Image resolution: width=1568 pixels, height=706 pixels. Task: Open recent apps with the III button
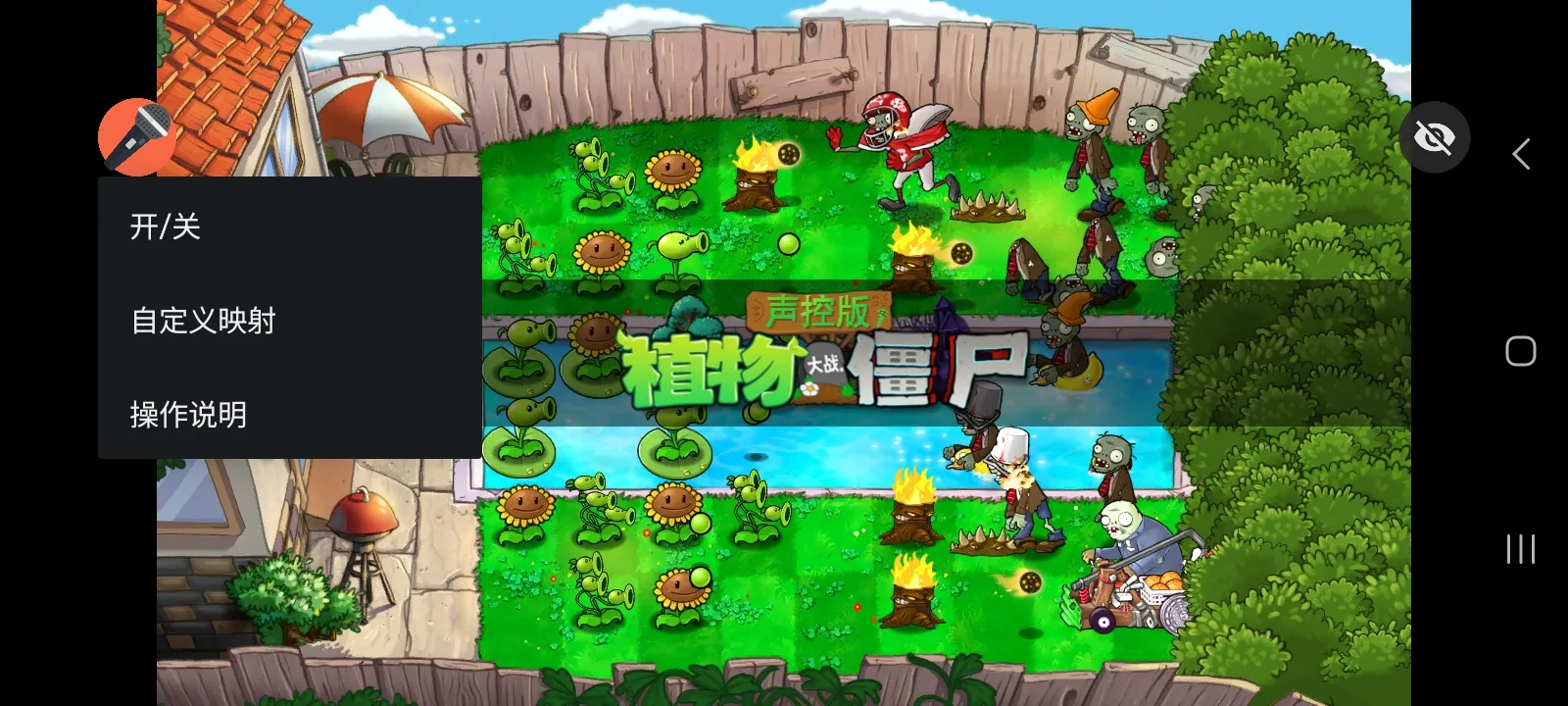[x=1519, y=548]
